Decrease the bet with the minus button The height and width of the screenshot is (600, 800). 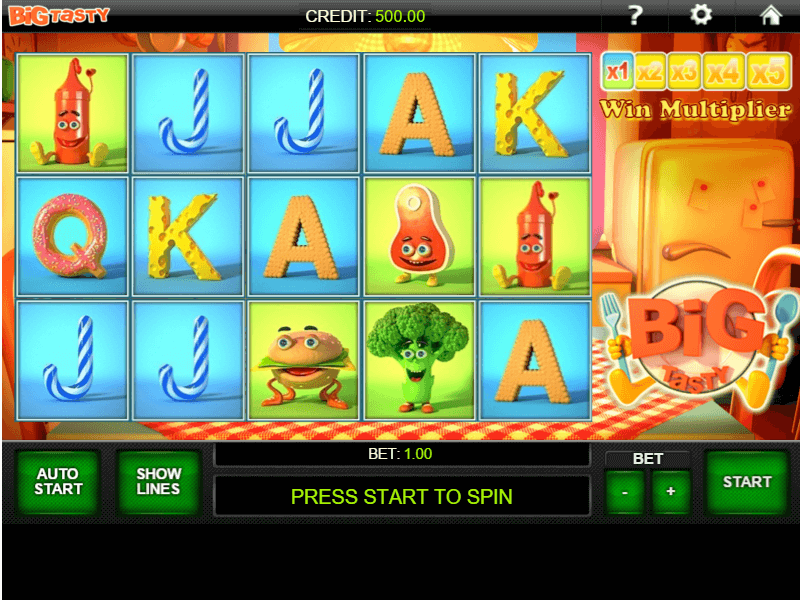(x=625, y=492)
